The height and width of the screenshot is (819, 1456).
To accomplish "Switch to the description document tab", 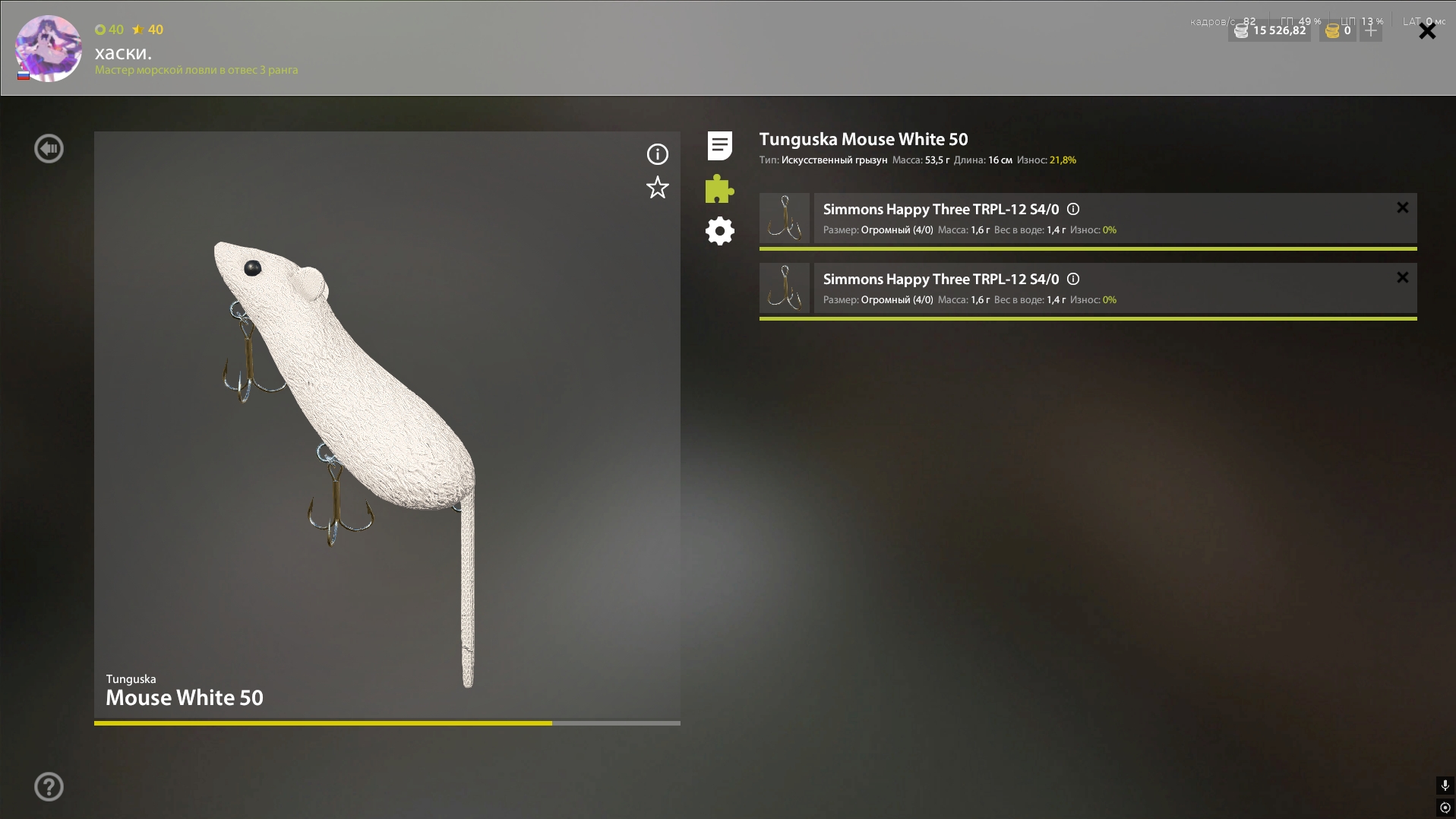I will click(719, 145).
